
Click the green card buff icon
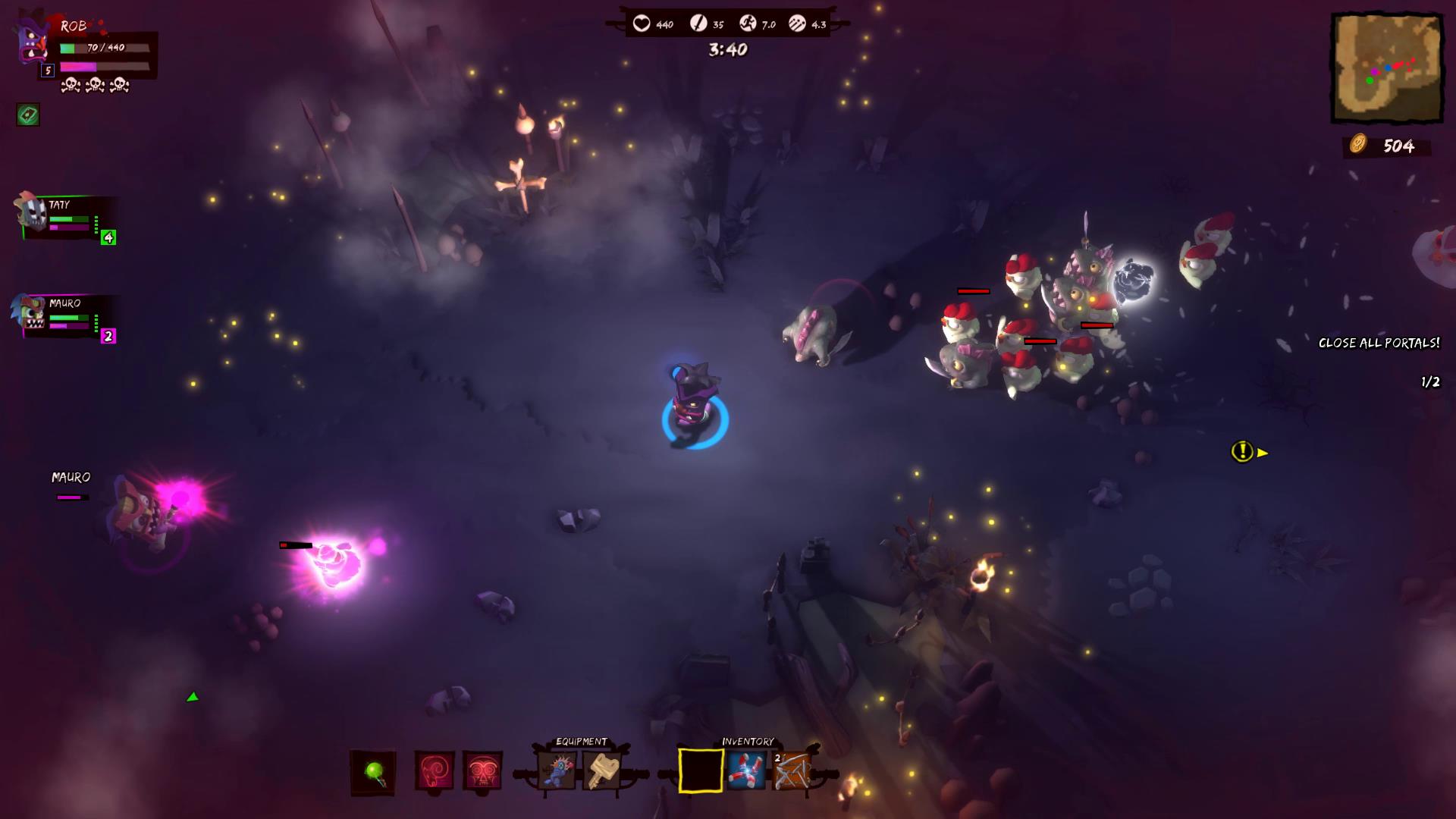(28, 115)
